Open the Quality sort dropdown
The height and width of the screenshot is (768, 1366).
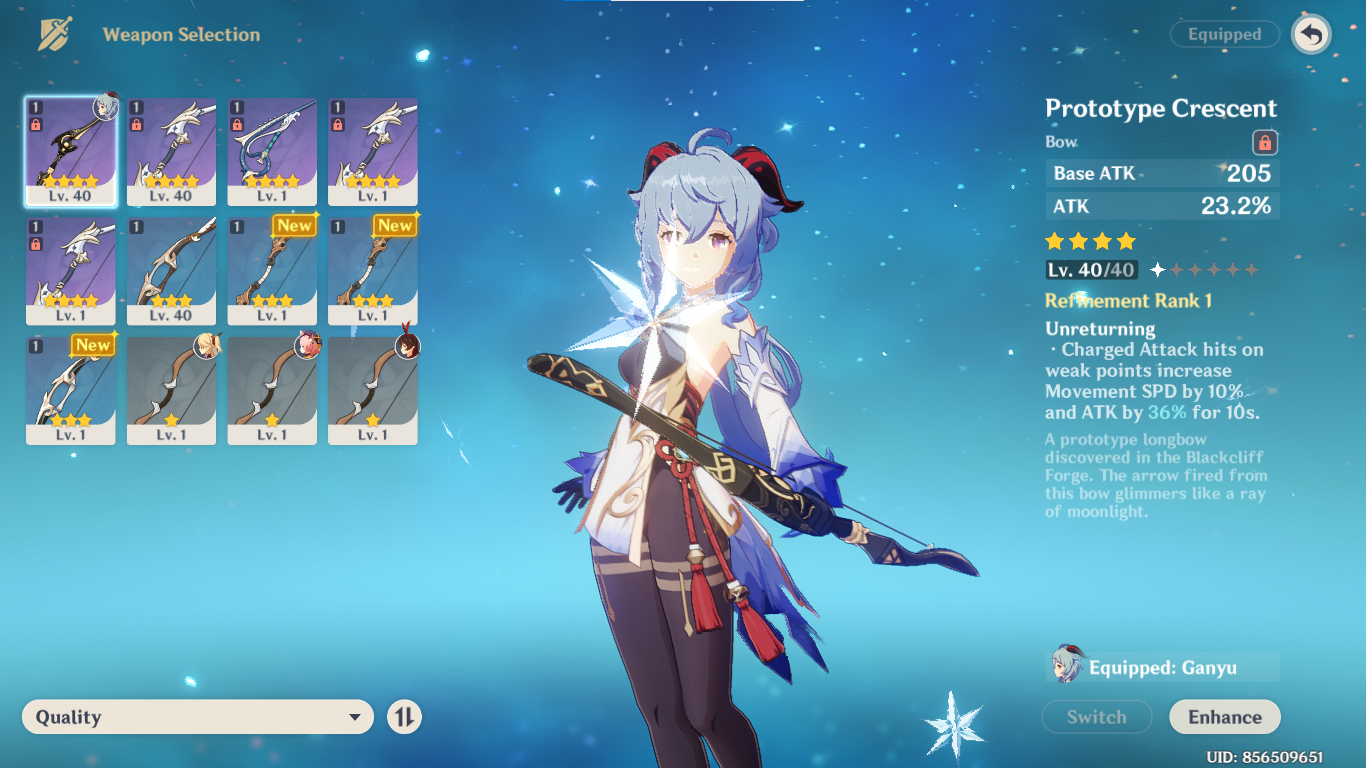198,717
